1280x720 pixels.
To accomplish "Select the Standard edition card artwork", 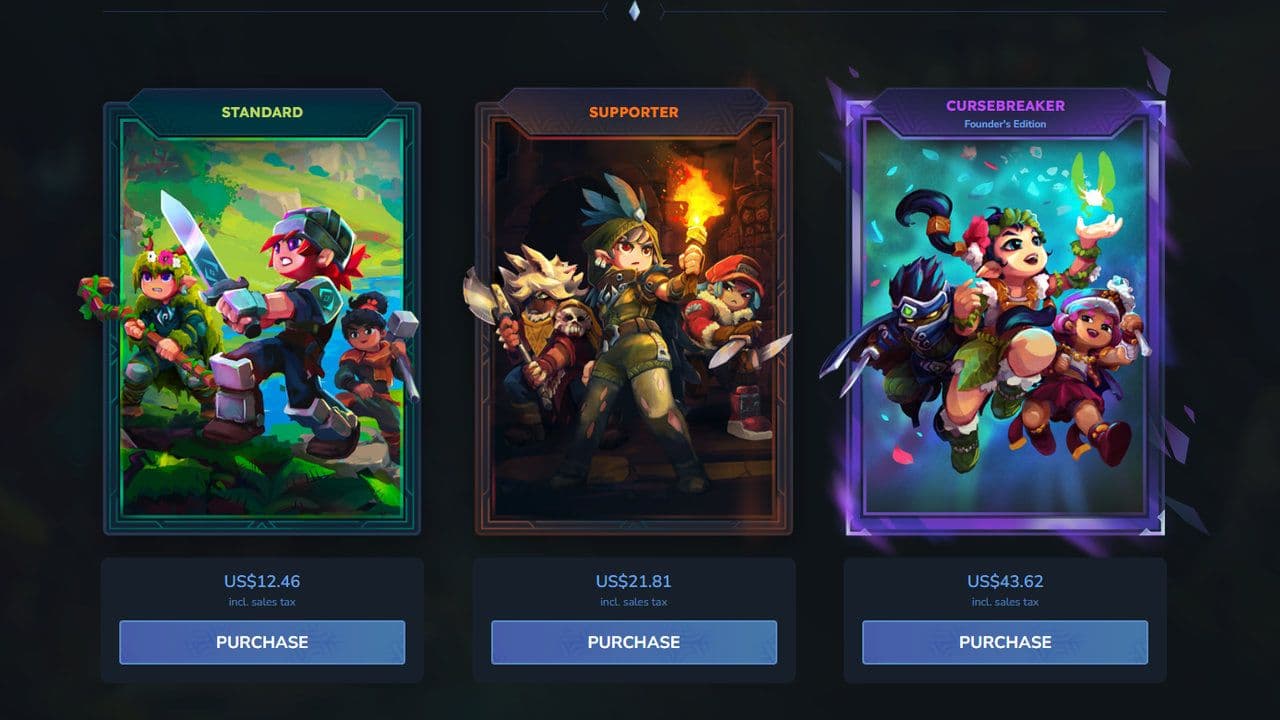I will (262, 320).
